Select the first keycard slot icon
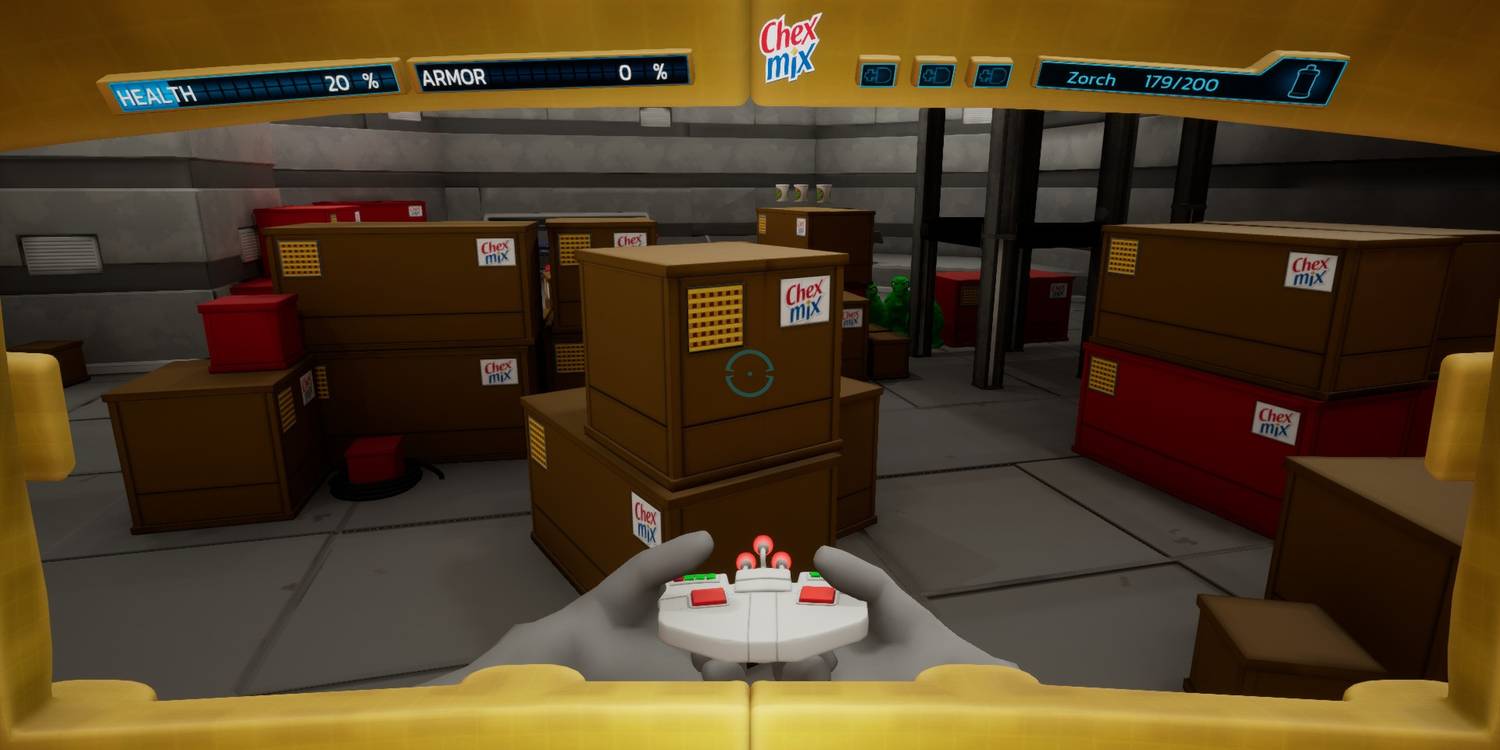This screenshot has width=1500, height=750. point(878,75)
